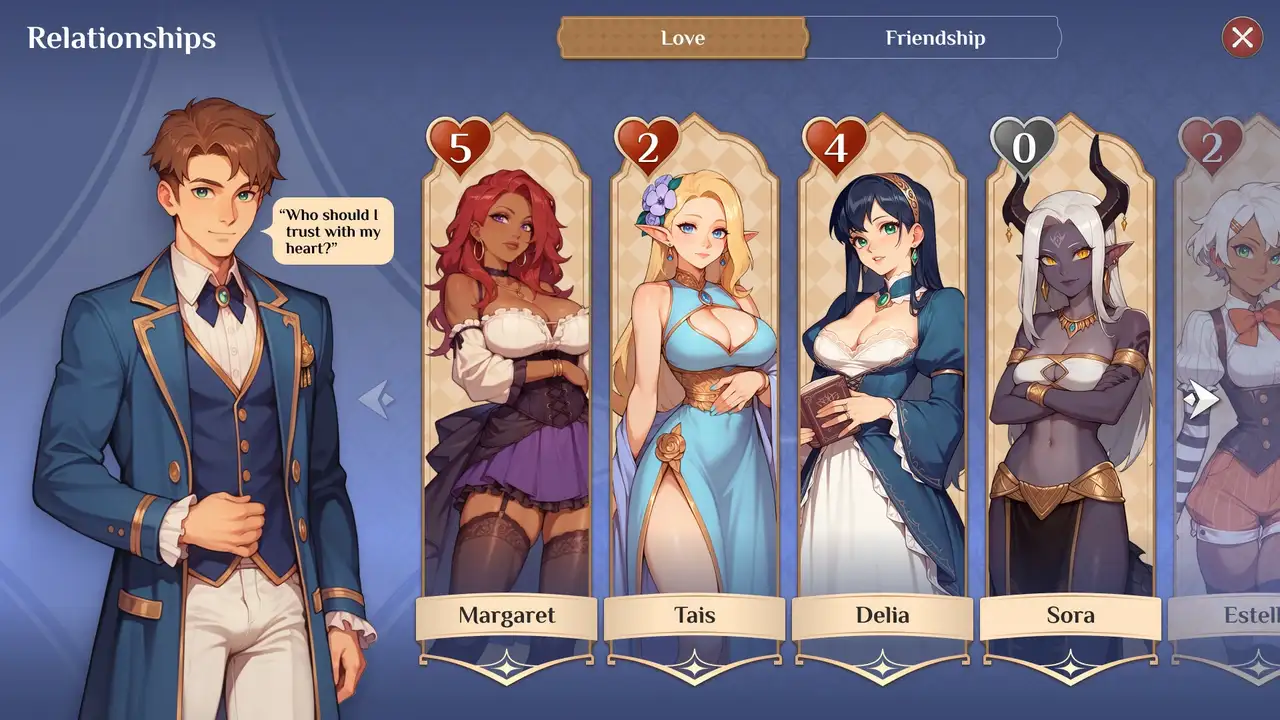
Task: Select Margaret's nameplate
Action: click(x=505, y=617)
